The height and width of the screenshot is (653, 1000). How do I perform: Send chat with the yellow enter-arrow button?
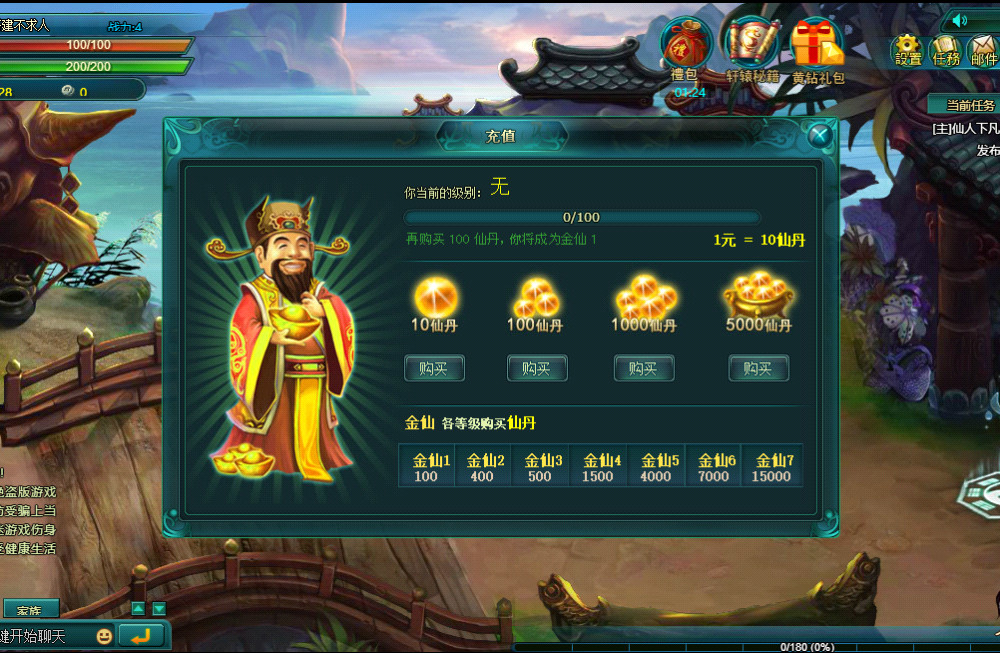(141, 635)
